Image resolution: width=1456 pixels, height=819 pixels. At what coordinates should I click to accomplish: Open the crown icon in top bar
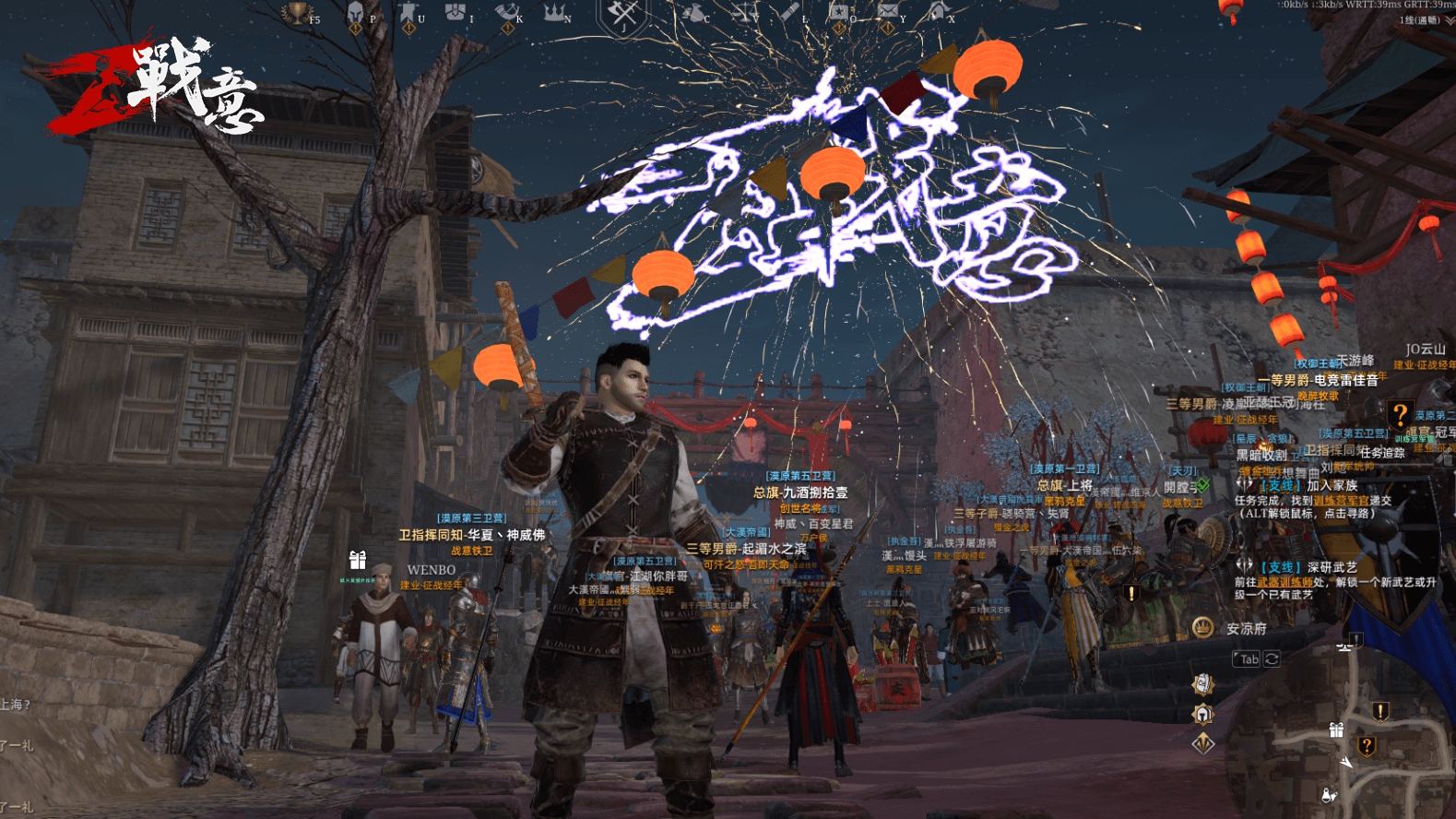[x=553, y=13]
